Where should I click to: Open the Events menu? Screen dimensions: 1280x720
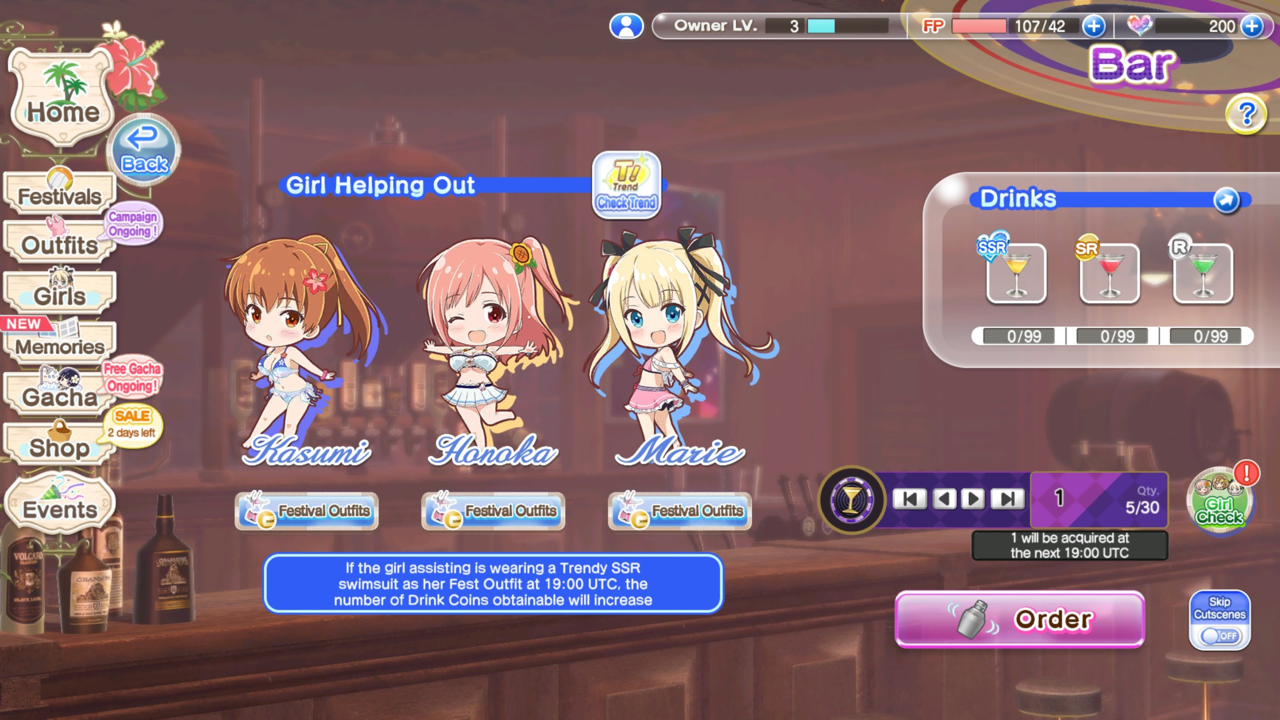60,508
